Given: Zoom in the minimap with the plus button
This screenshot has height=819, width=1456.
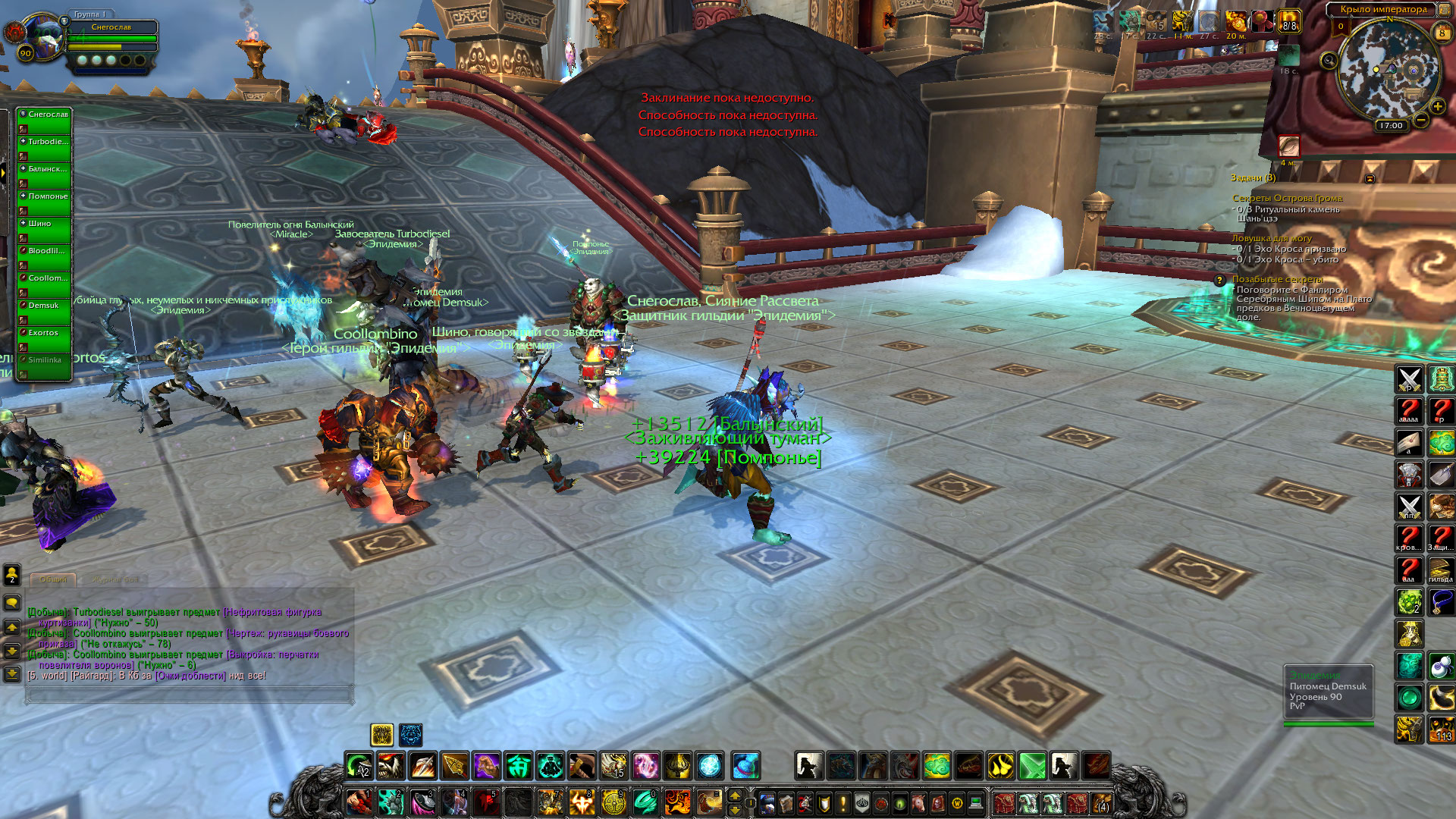Looking at the screenshot, I should [x=1437, y=107].
